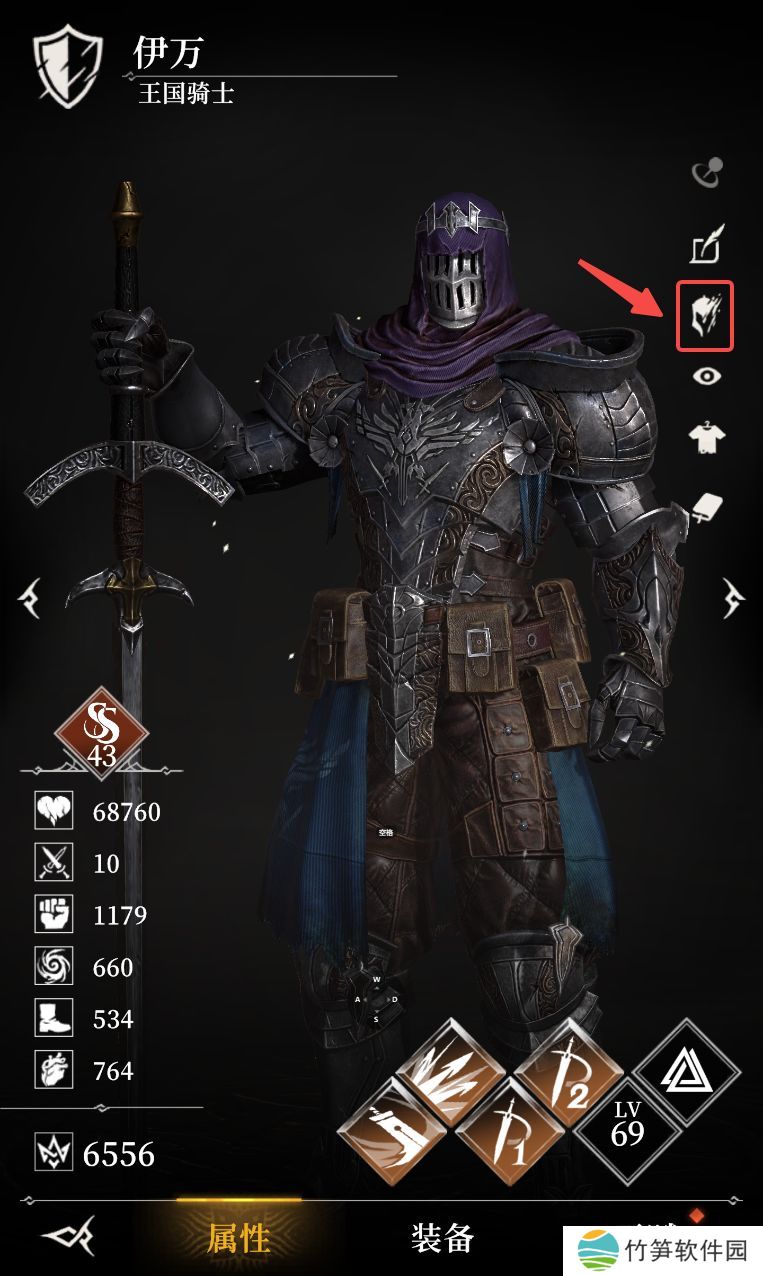
Task: Click the back emblem in bottom bar
Action: pos(68,1239)
